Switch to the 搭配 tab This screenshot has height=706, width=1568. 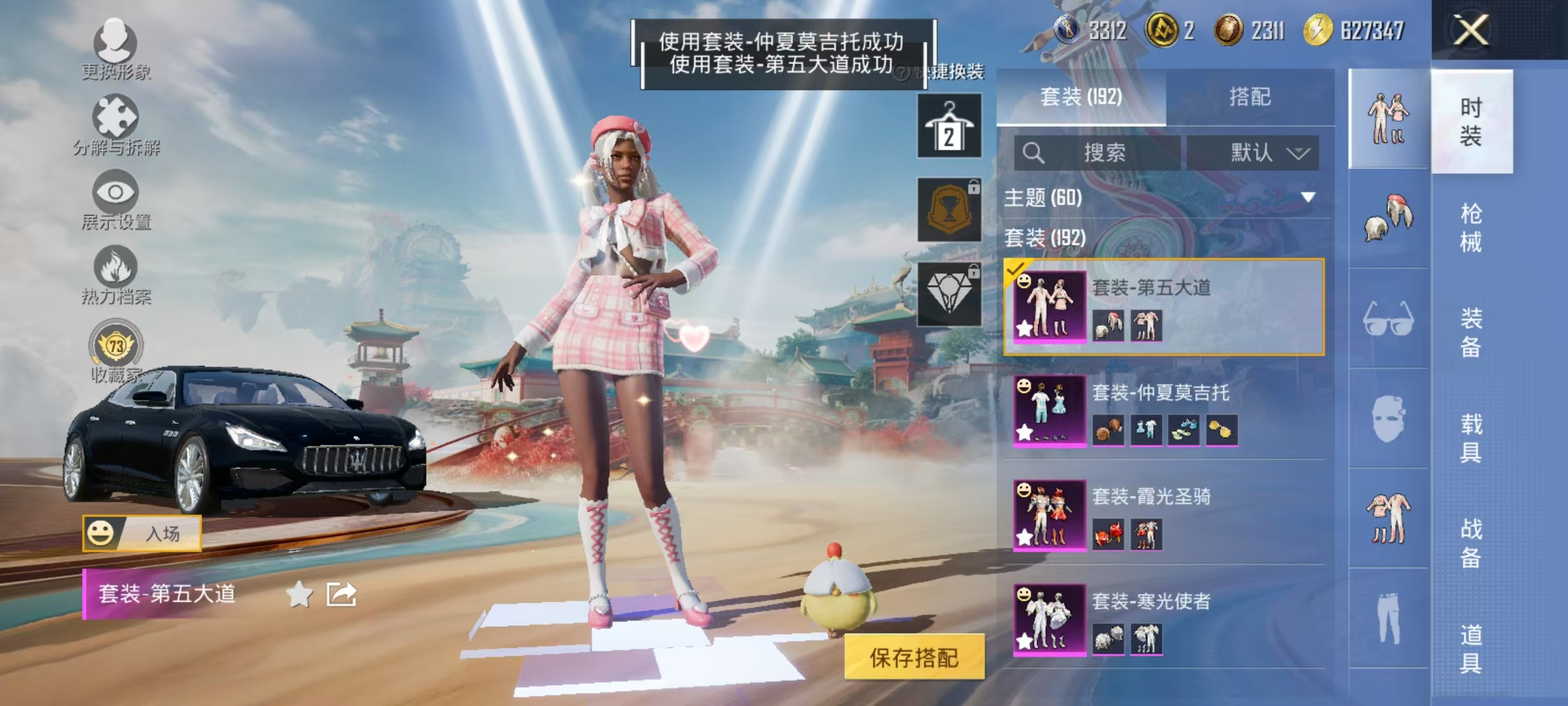[1258, 97]
